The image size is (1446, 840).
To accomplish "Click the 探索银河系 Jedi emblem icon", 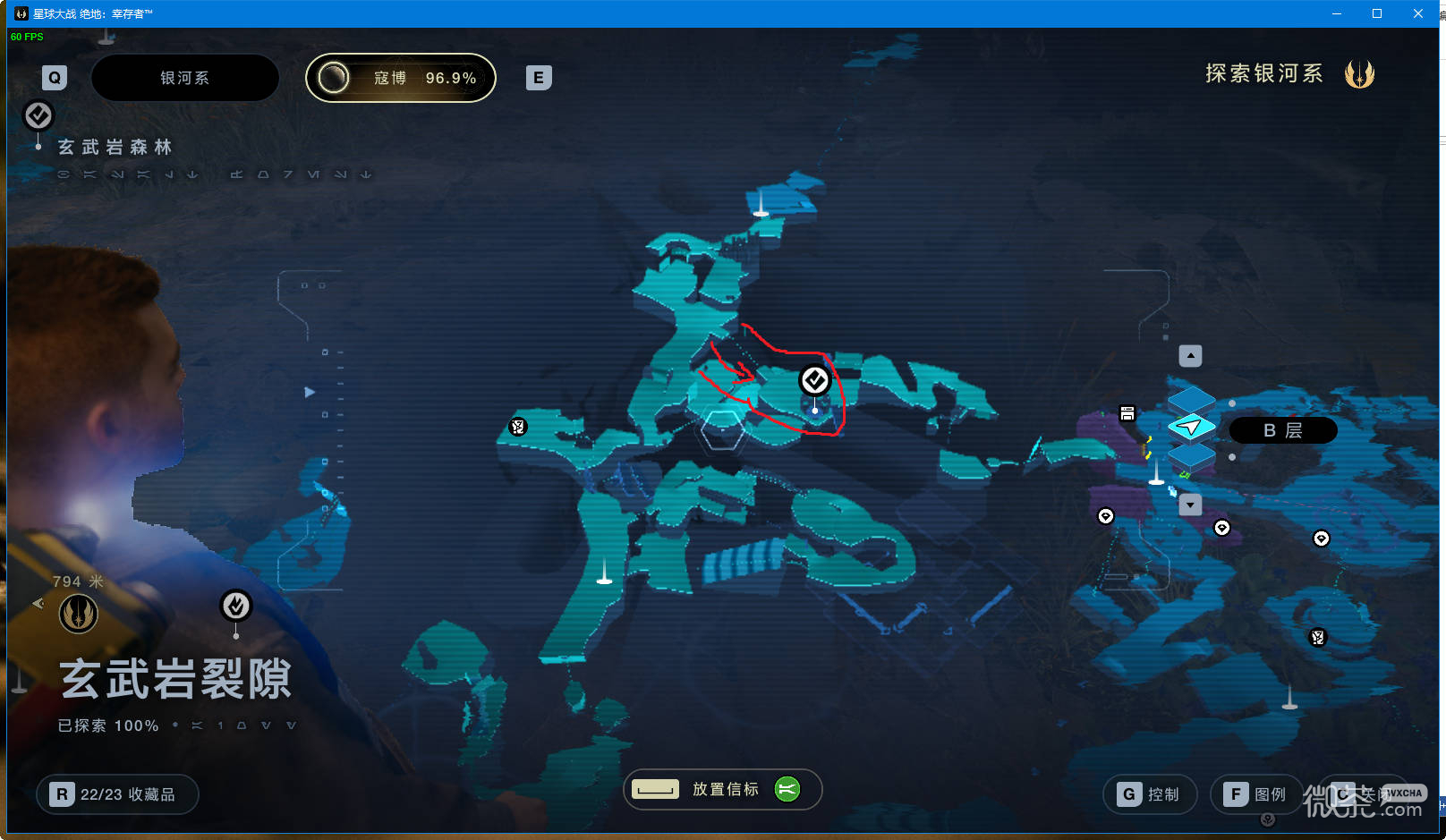I will (1359, 74).
